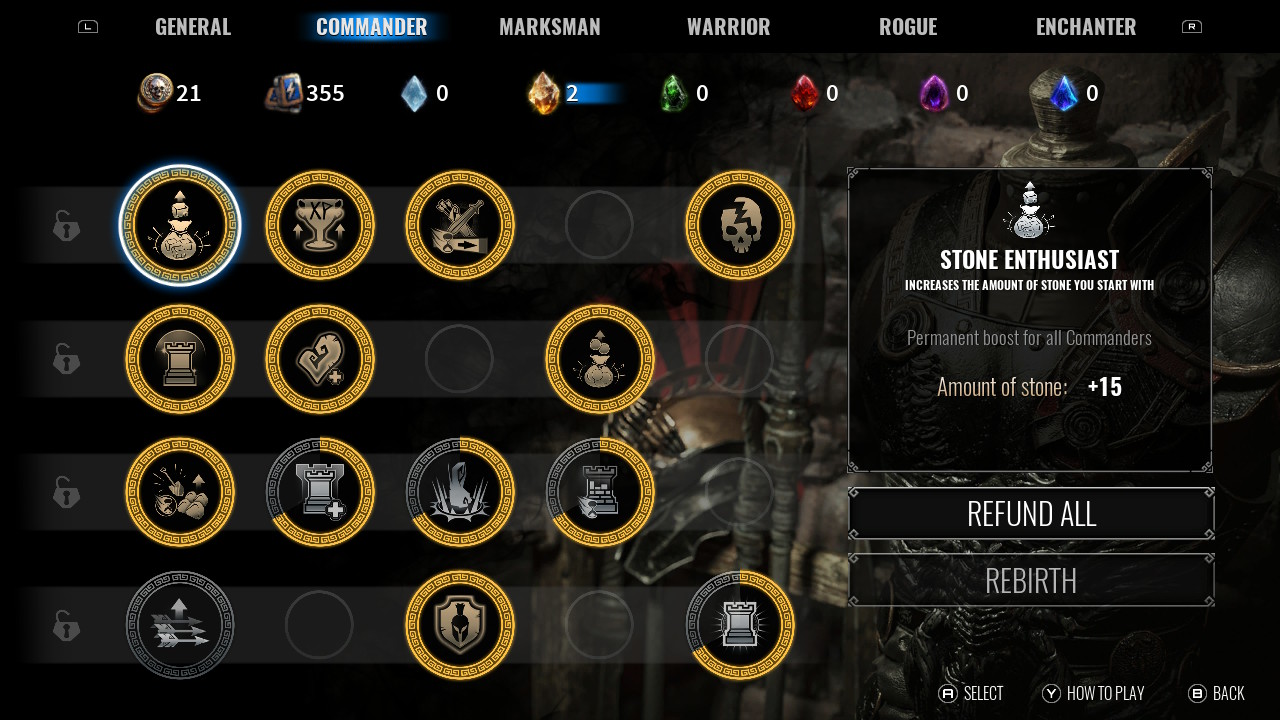This screenshot has height=720, width=1280.
Task: Select the Warrior tab
Action: pyautogui.click(x=728, y=27)
